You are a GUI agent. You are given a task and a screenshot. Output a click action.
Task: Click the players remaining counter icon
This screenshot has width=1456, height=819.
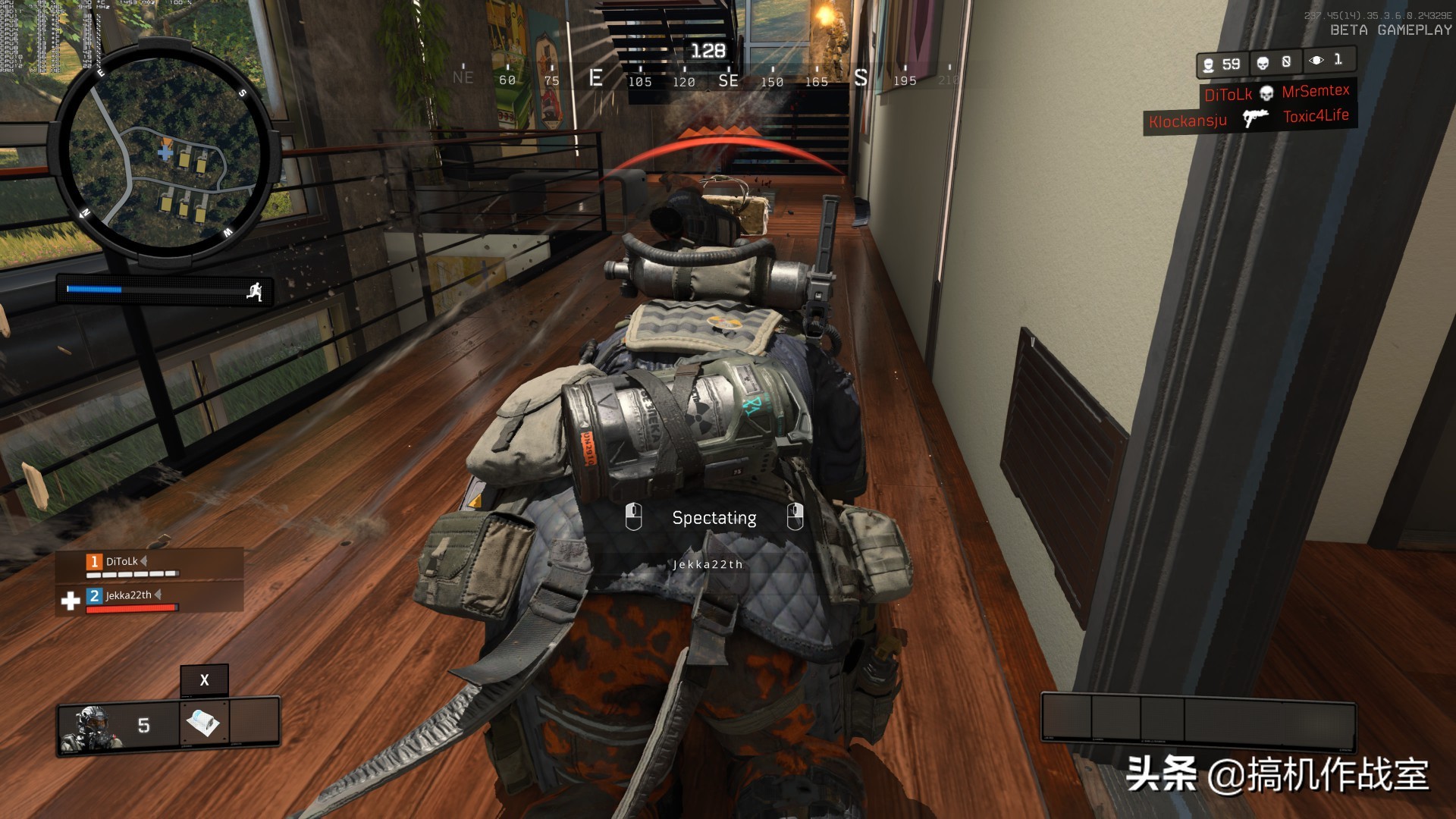click(x=1208, y=65)
